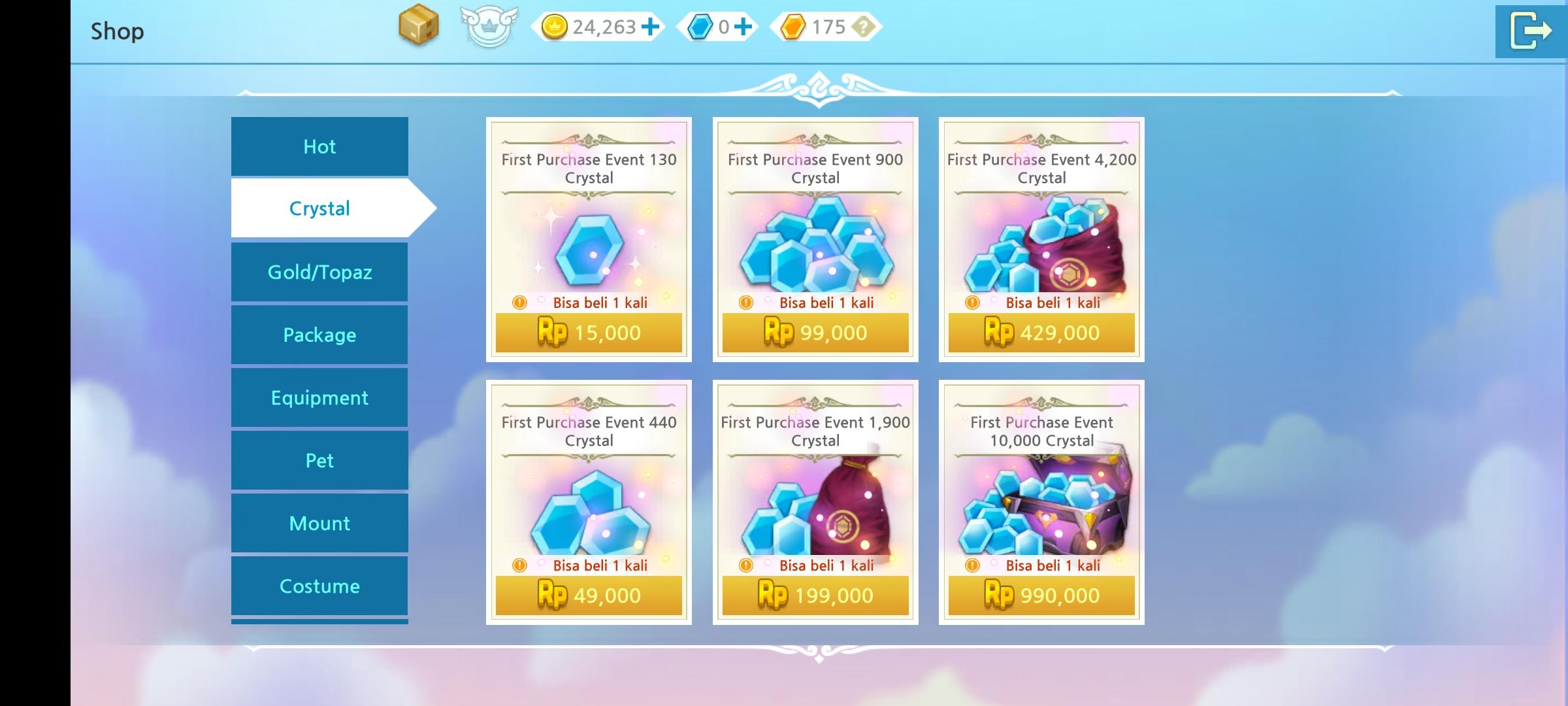Viewport: 1568px width, 706px height.
Task: Select the Pet shop section
Action: tap(319, 460)
